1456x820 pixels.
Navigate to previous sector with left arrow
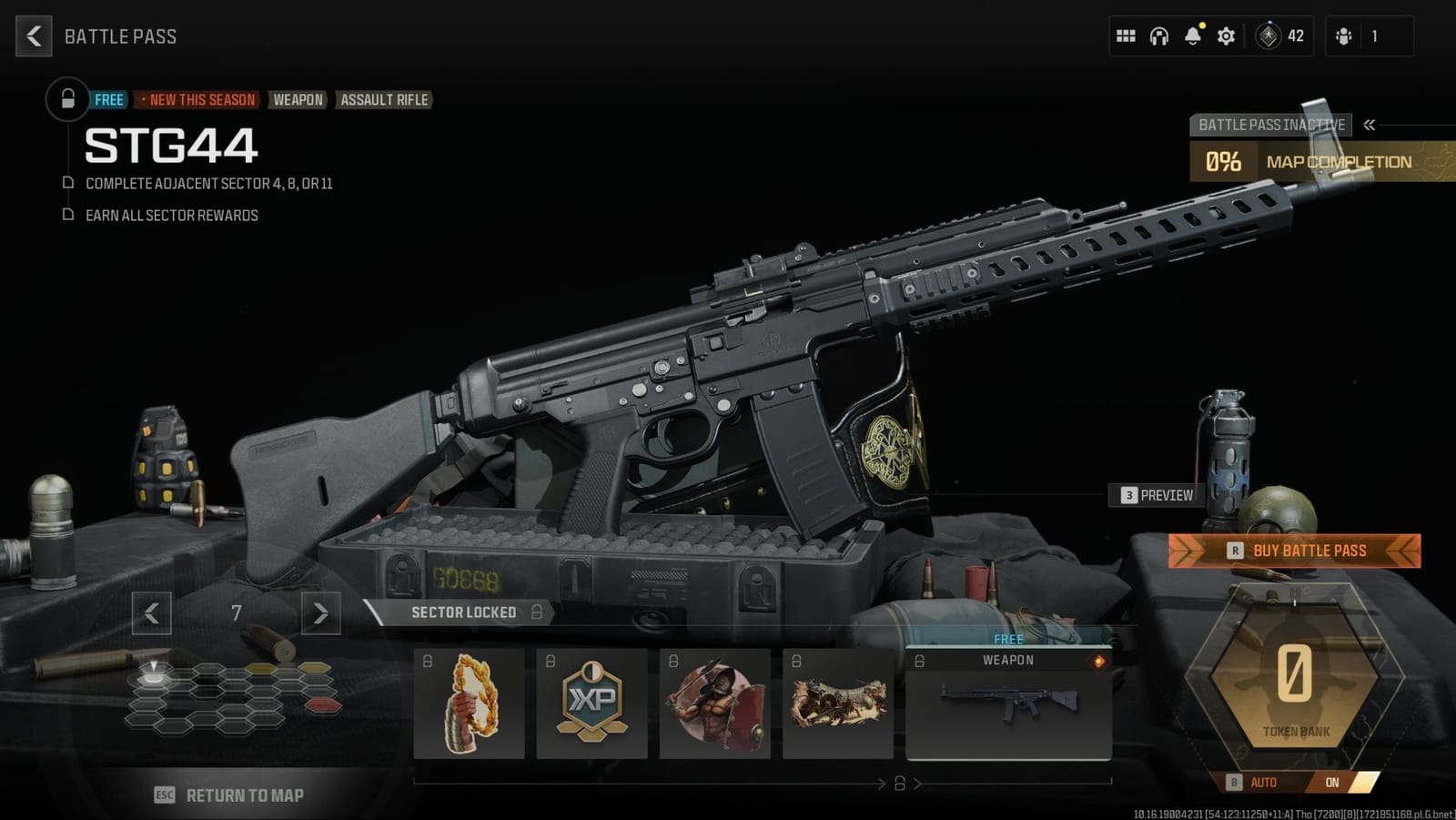pyautogui.click(x=152, y=613)
